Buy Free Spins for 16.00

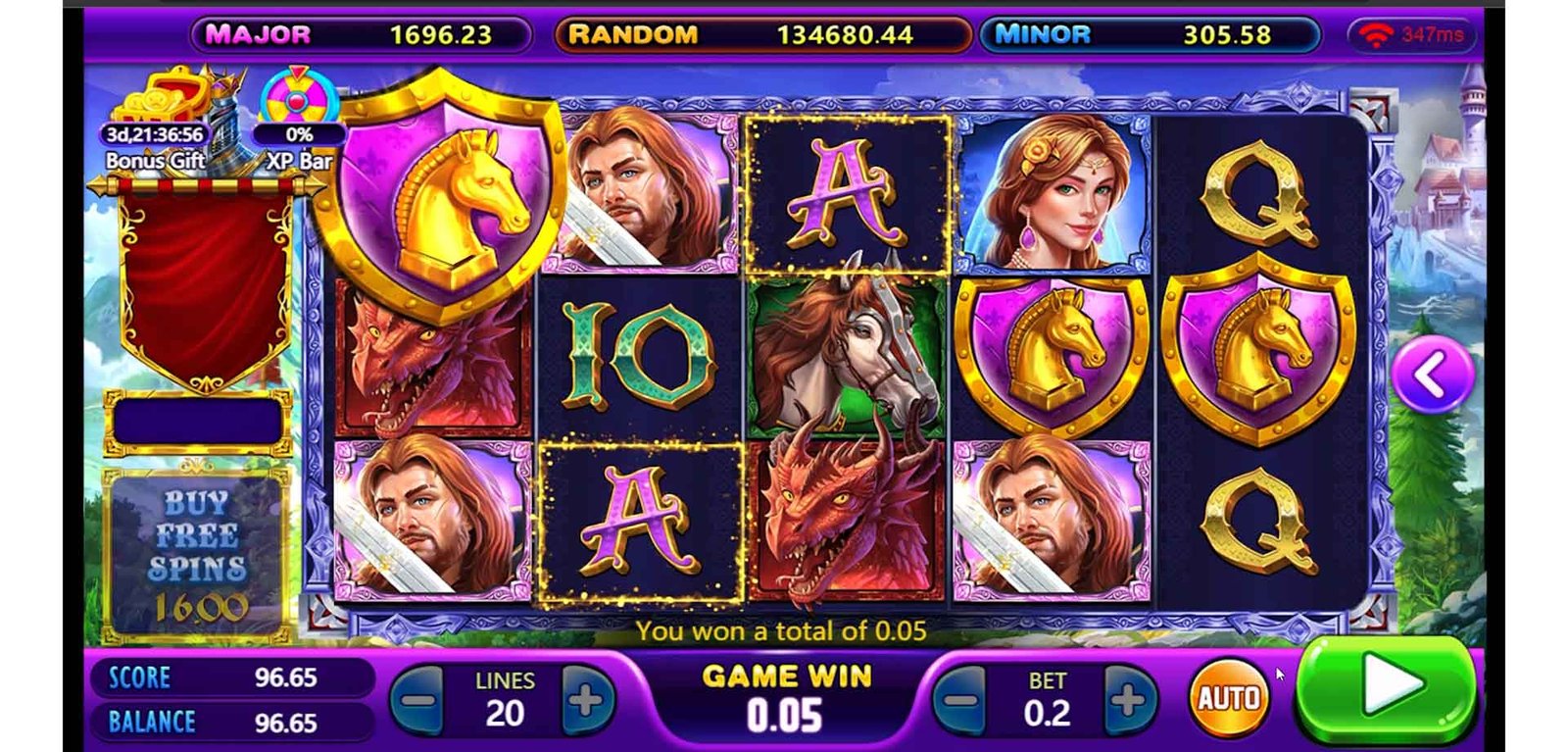coord(197,554)
